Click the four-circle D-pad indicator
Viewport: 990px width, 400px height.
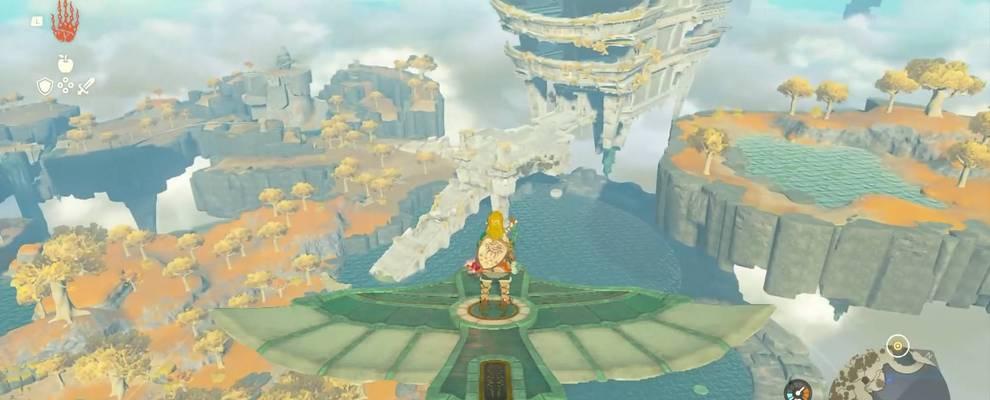pyautogui.click(x=65, y=86)
